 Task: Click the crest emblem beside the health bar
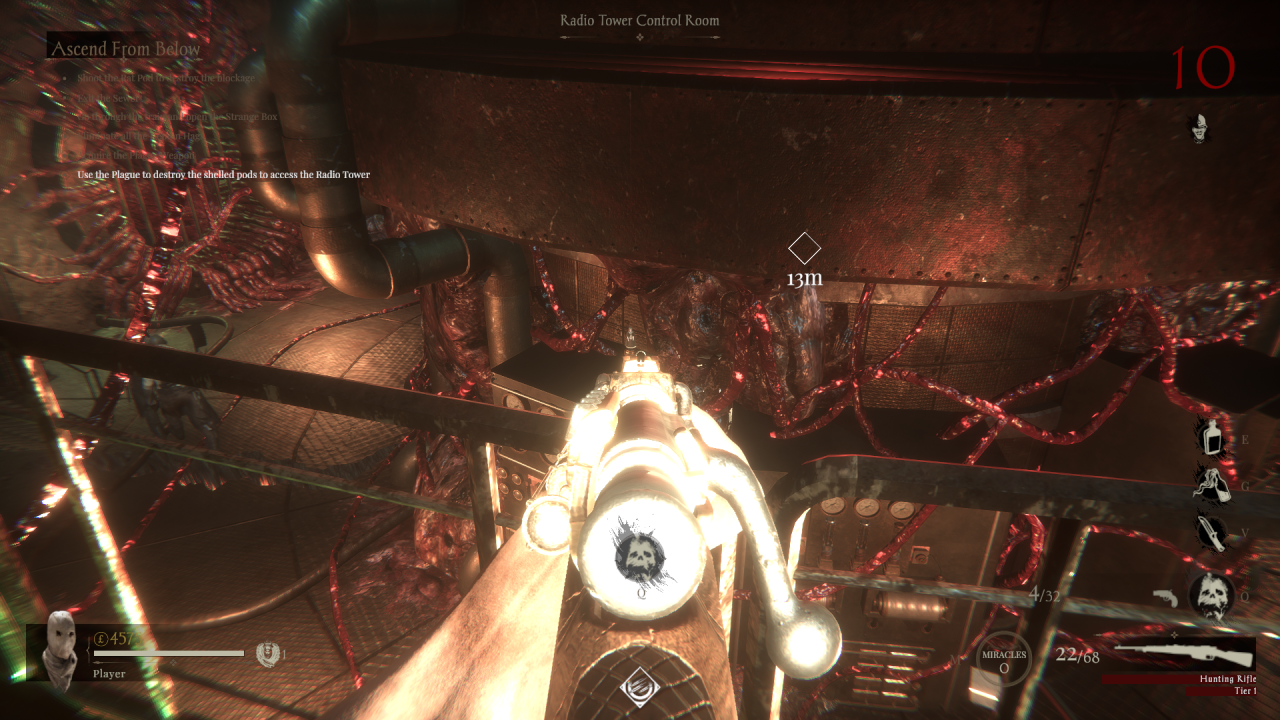pos(267,654)
